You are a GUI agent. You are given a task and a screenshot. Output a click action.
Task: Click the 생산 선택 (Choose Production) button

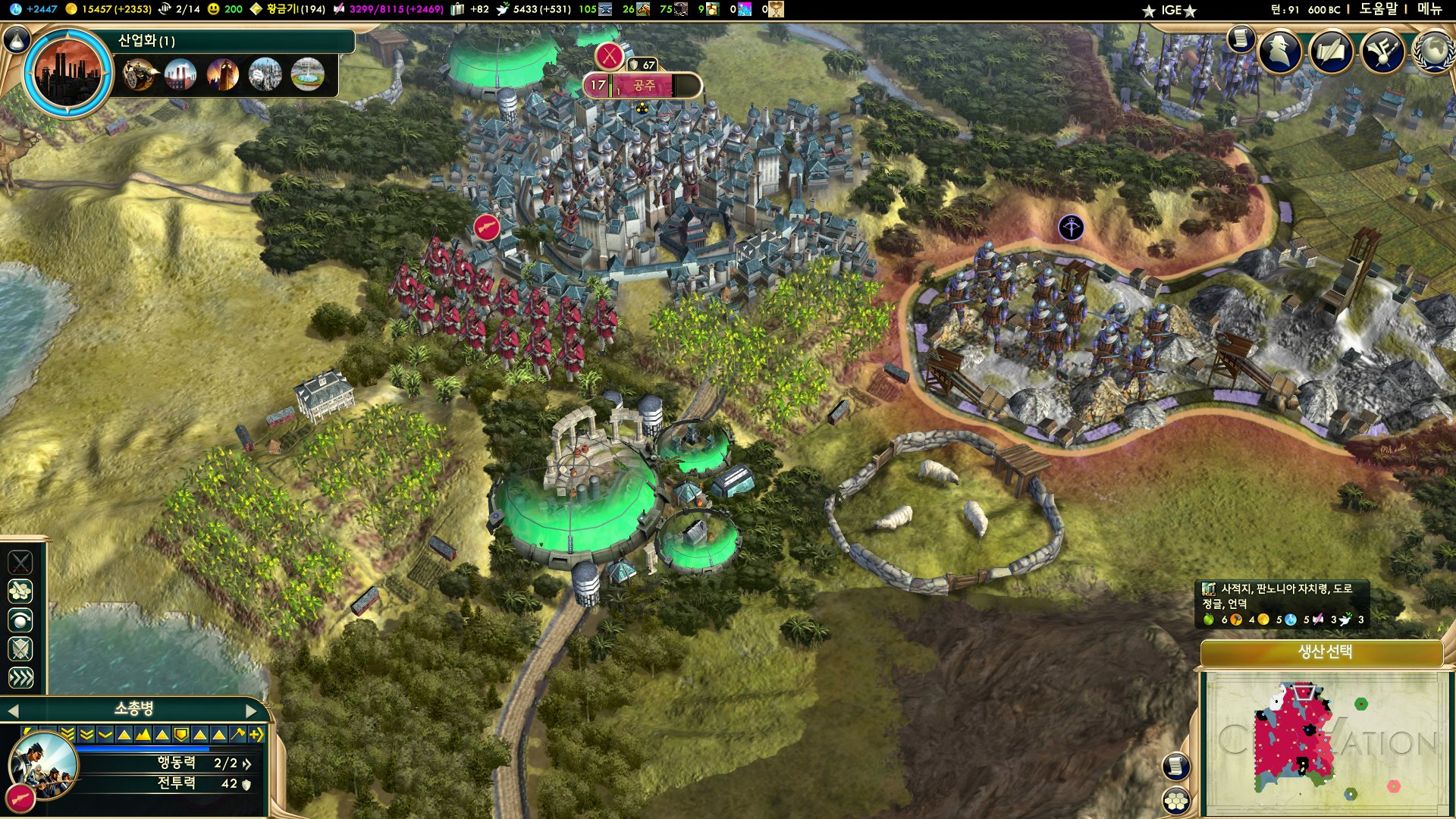pyautogui.click(x=1324, y=652)
